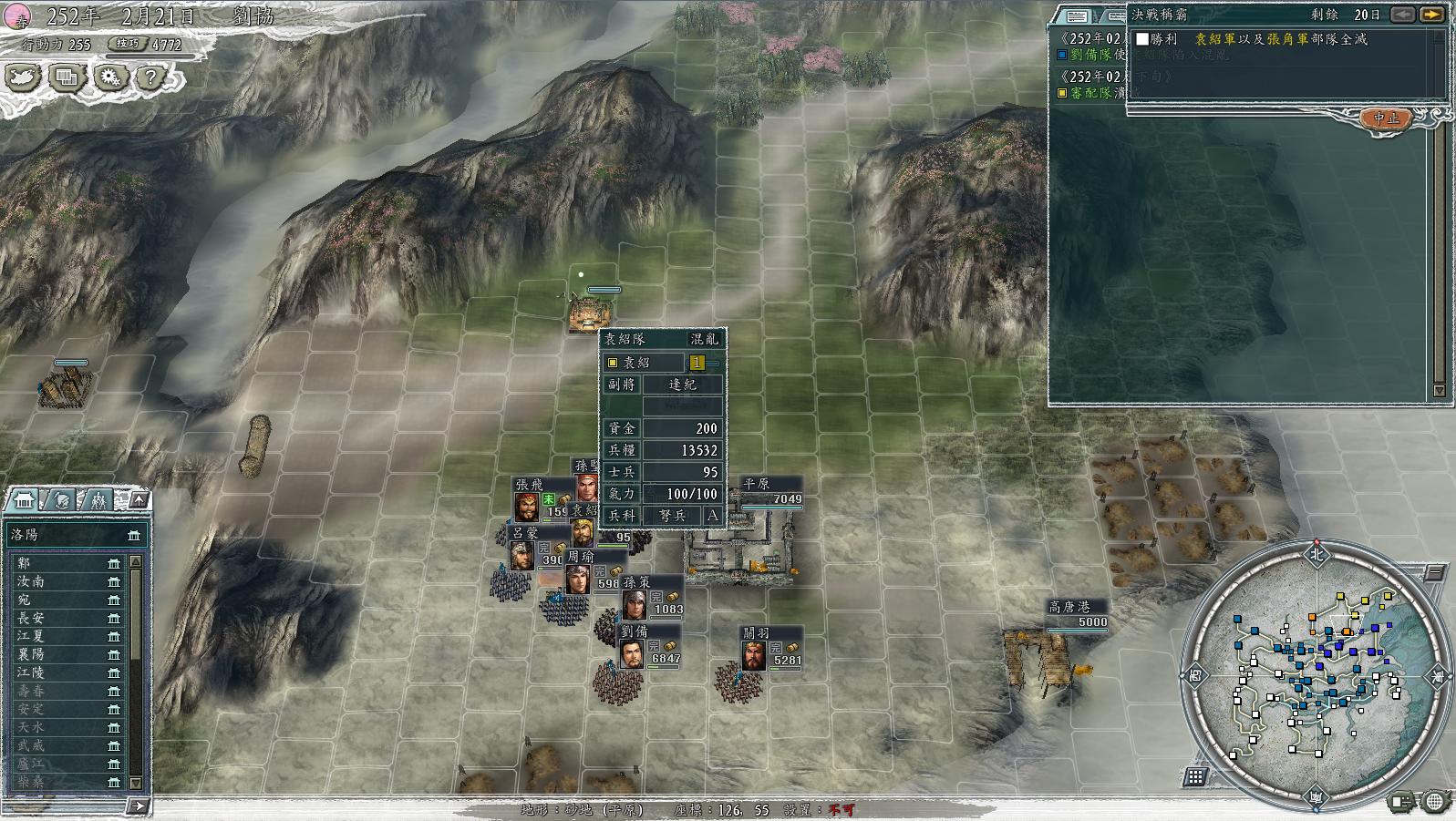This screenshot has height=821, width=1456.
Task: Click the 中止 abort button
Action: (1386, 118)
